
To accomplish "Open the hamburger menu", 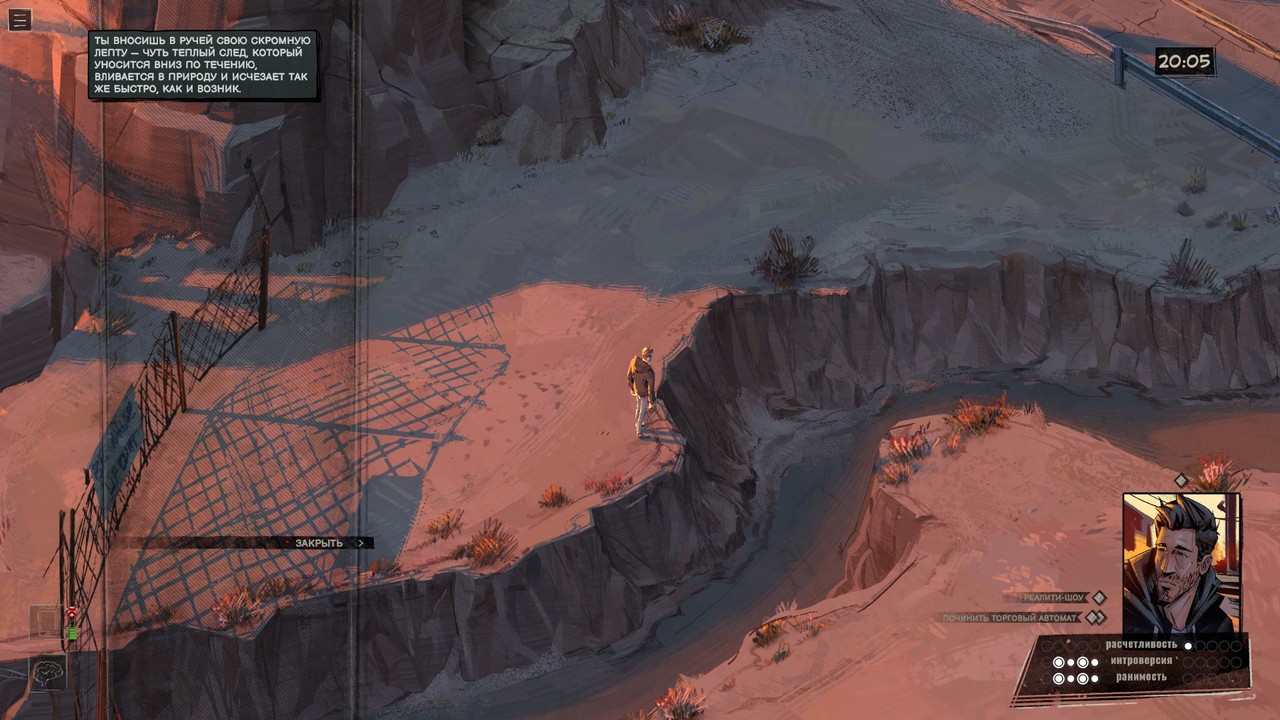I will pos(19,20).
